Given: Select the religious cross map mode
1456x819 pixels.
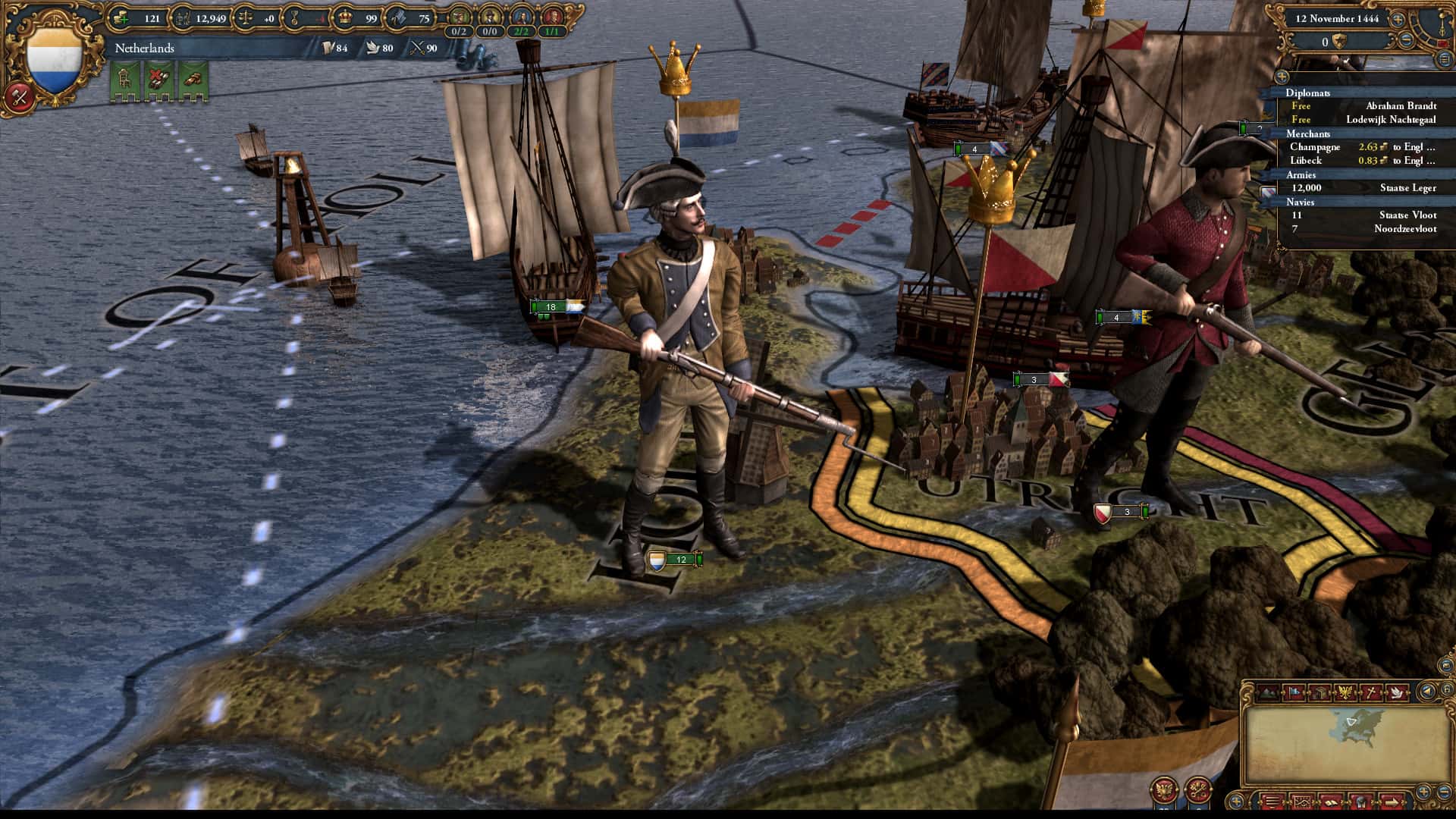Looking at the screenshot, I should click(1371, 692).
